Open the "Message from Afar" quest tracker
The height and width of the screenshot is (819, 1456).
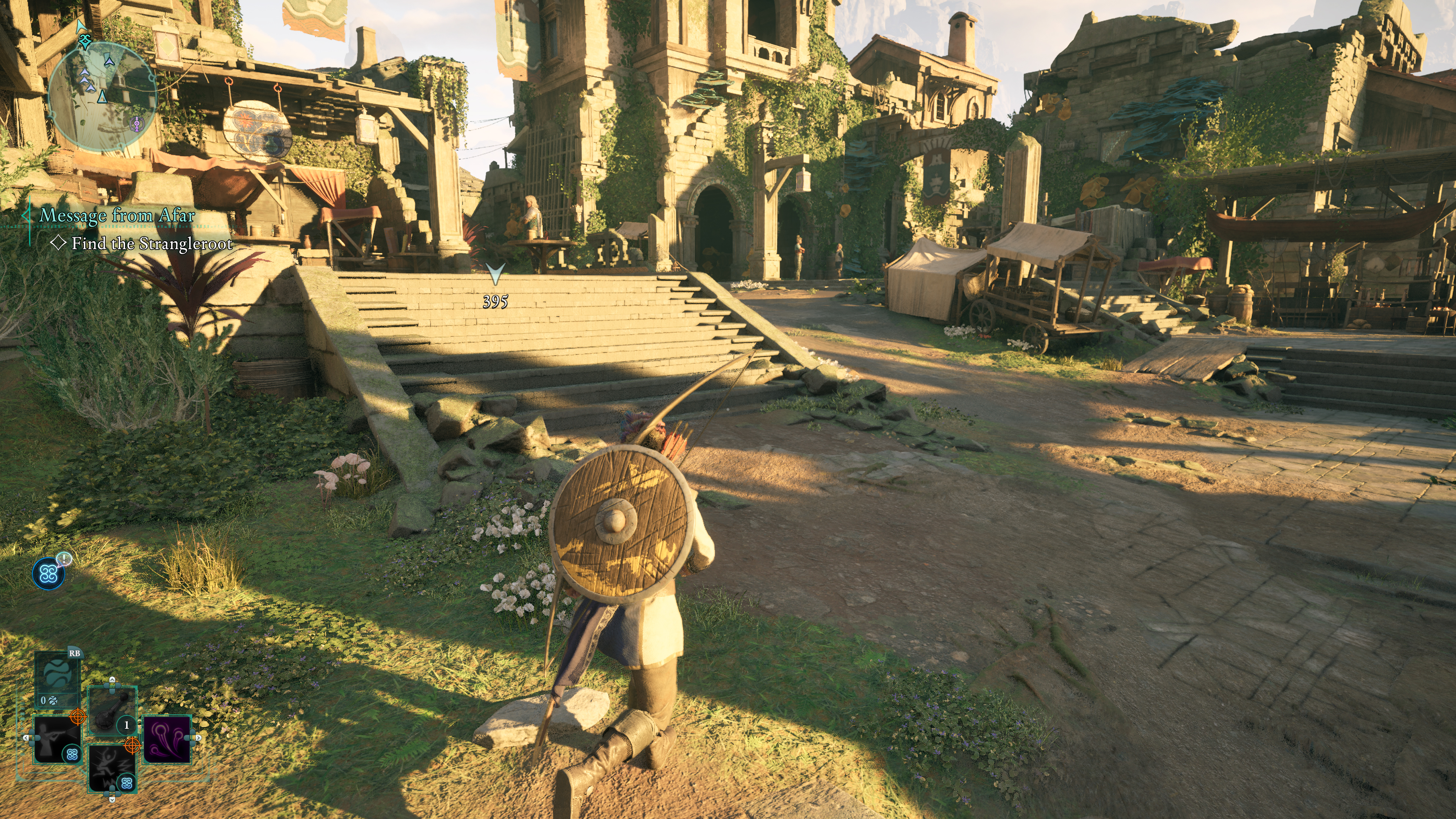coord(117,215)
